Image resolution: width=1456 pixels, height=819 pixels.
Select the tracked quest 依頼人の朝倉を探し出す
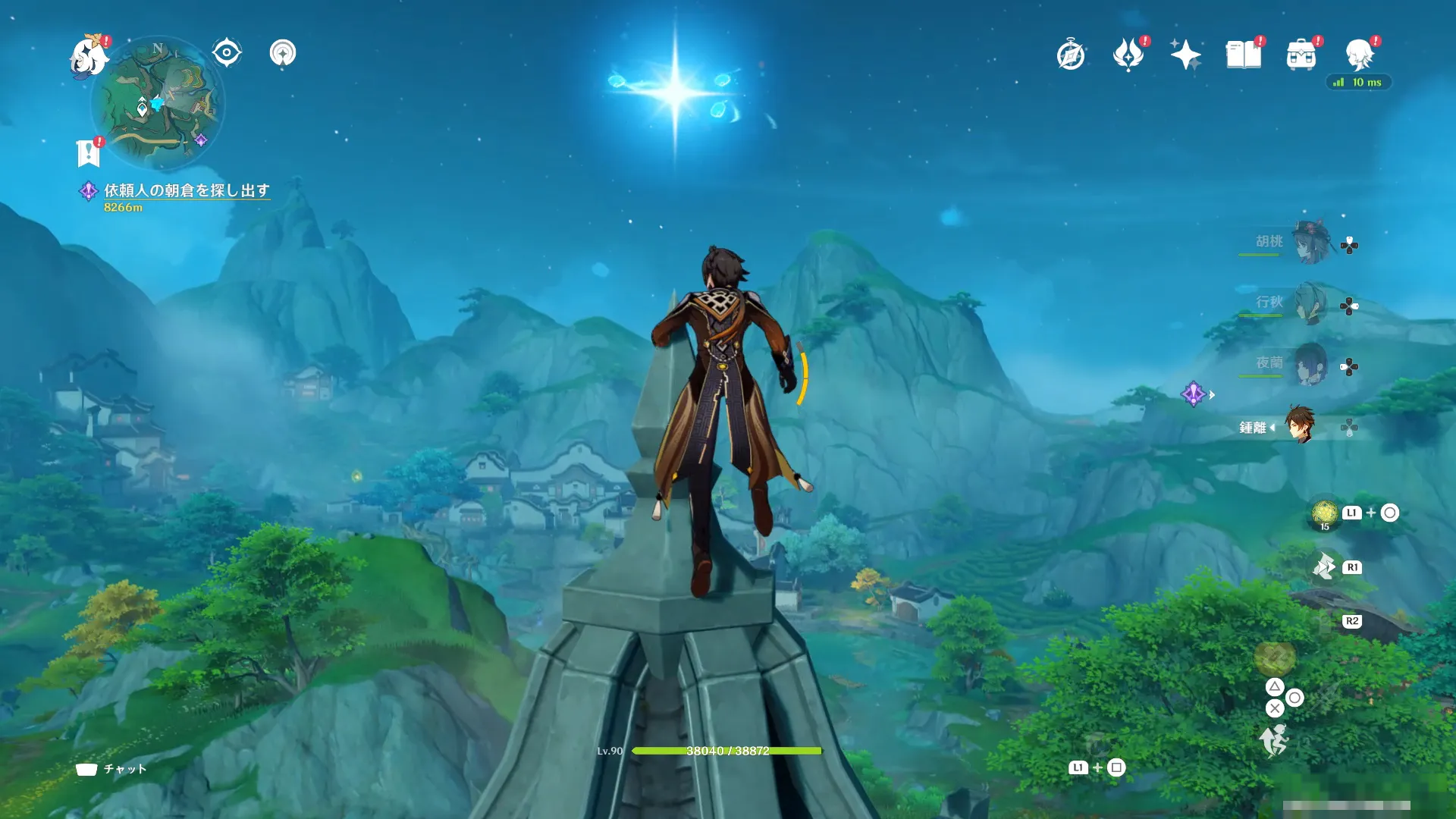pos(187,190)
